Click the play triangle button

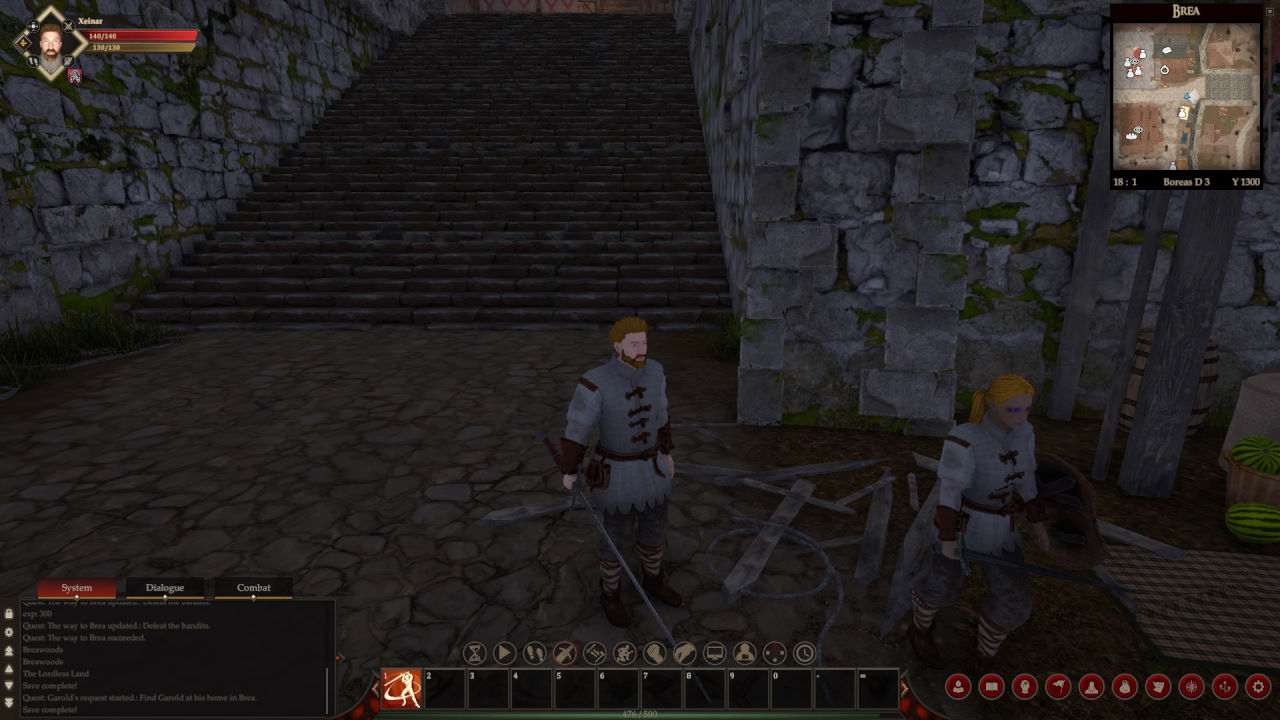pyautogui.click(x=505, y=654)
